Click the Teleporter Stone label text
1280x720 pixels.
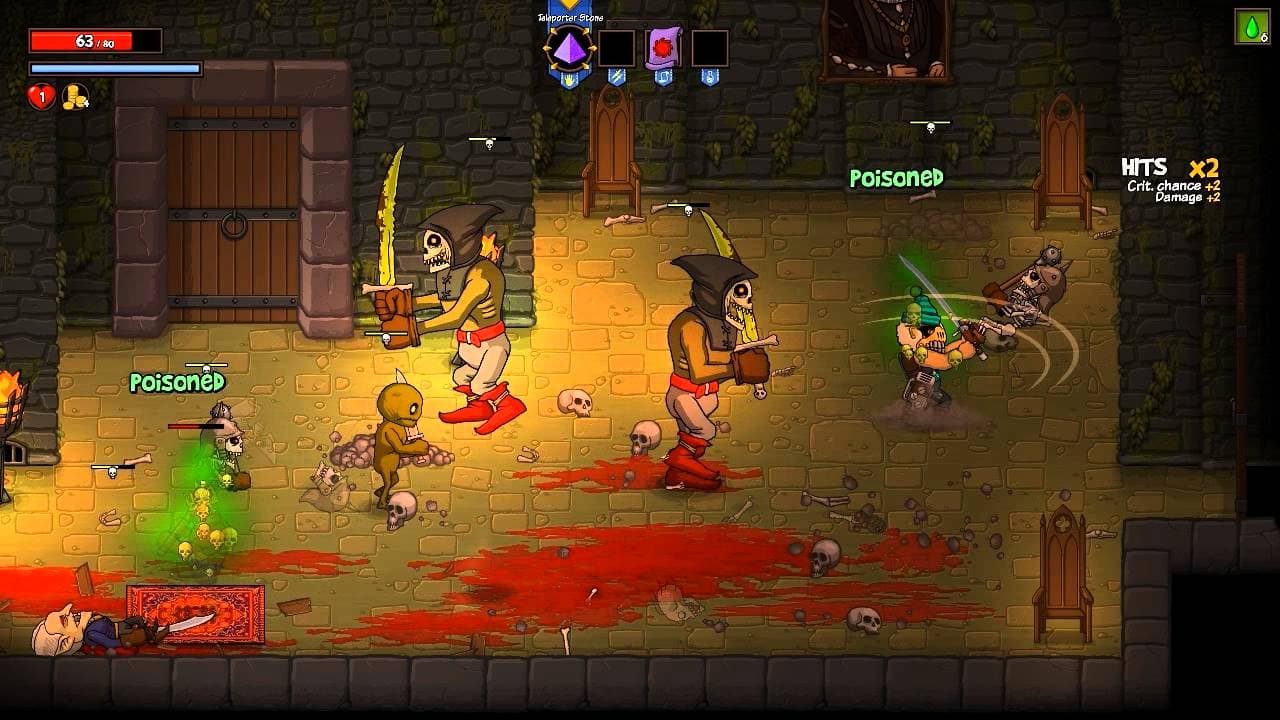[x=570, y=16]
